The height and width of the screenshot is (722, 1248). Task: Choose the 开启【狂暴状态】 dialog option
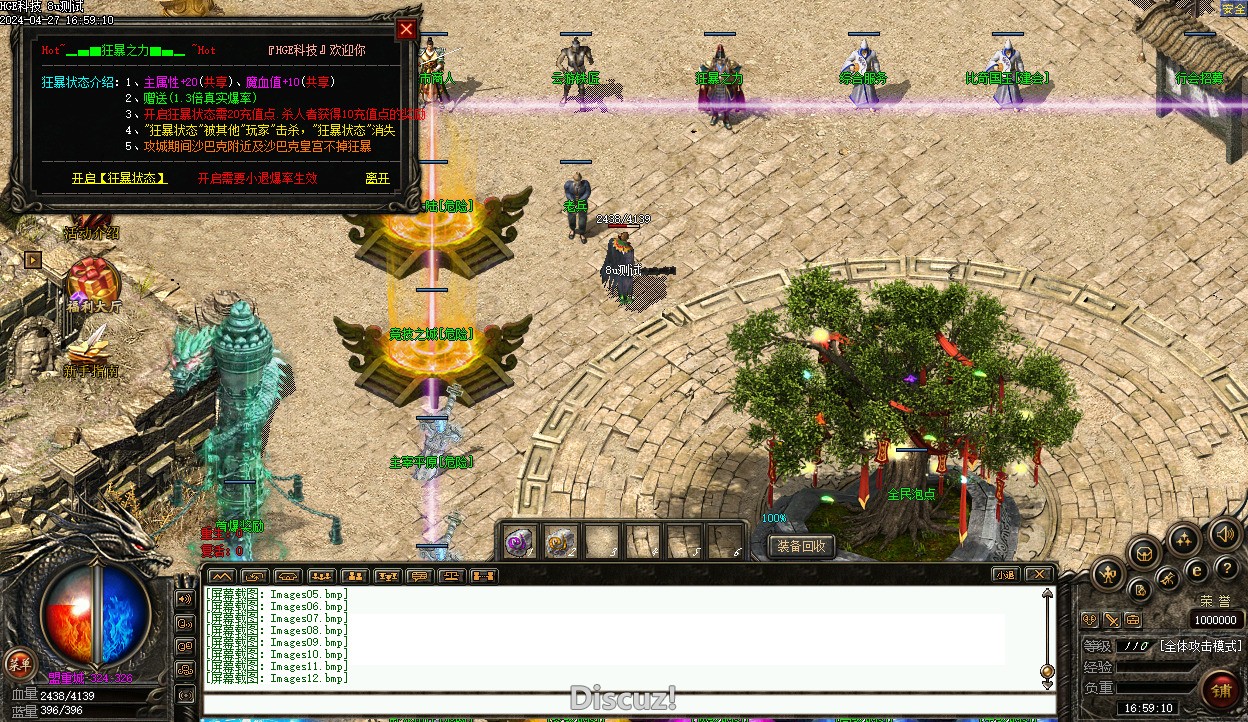(119, 179)
